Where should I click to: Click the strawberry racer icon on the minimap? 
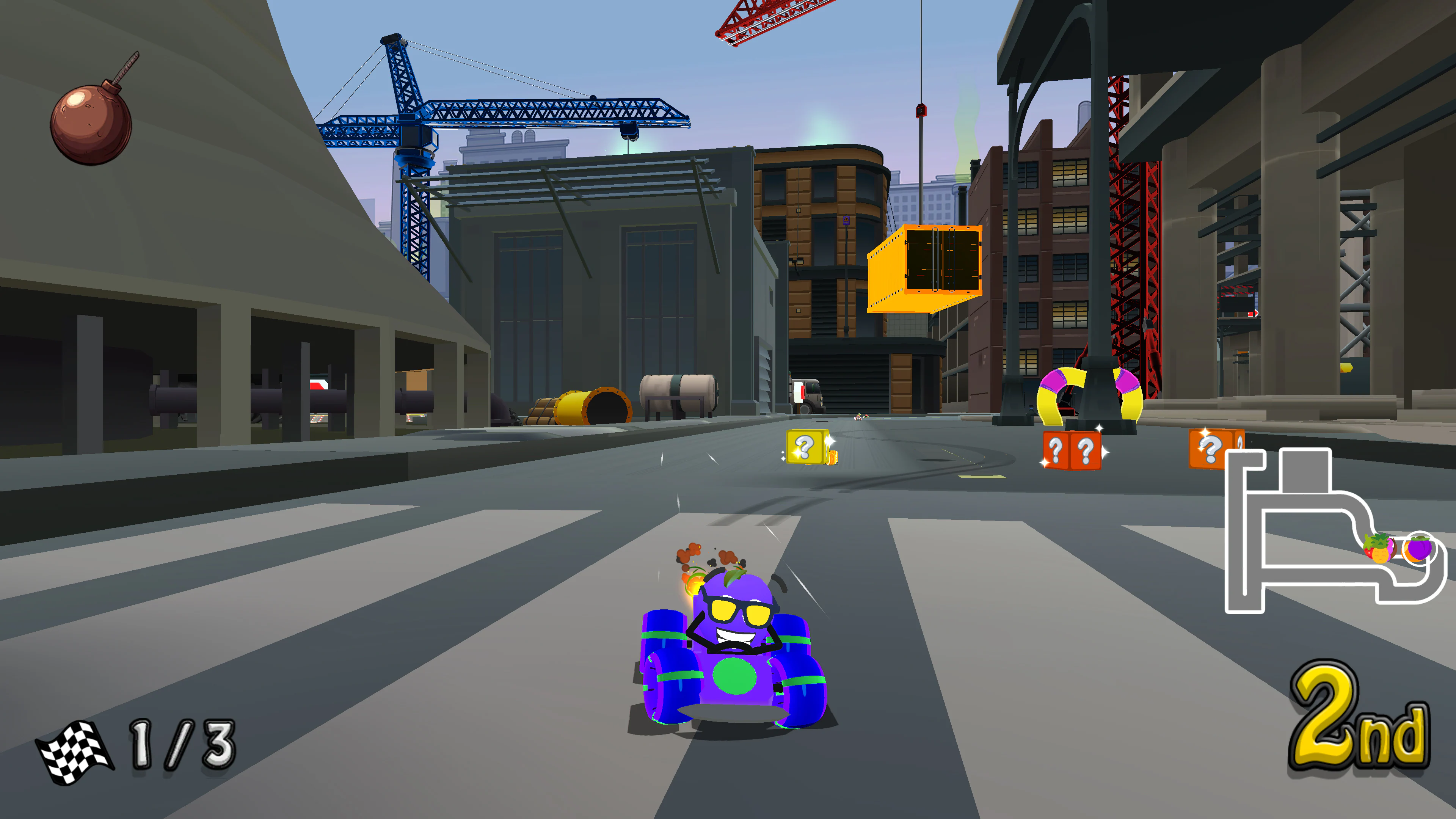click(x=1368, y=552)
